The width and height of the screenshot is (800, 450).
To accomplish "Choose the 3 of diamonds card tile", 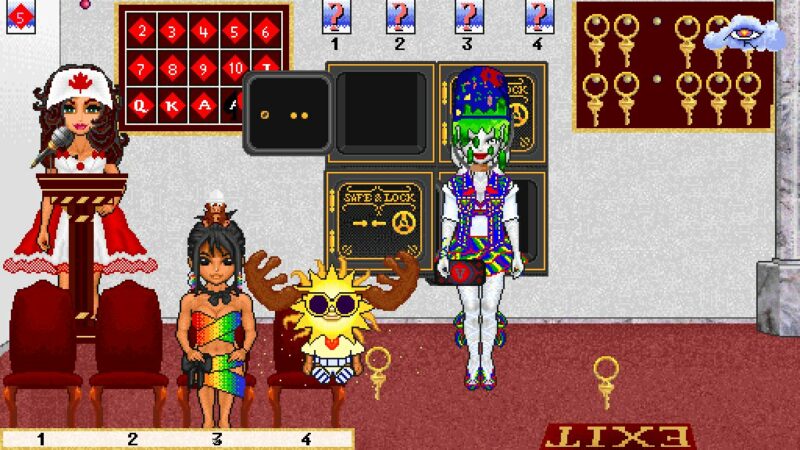I will [173, 31].
